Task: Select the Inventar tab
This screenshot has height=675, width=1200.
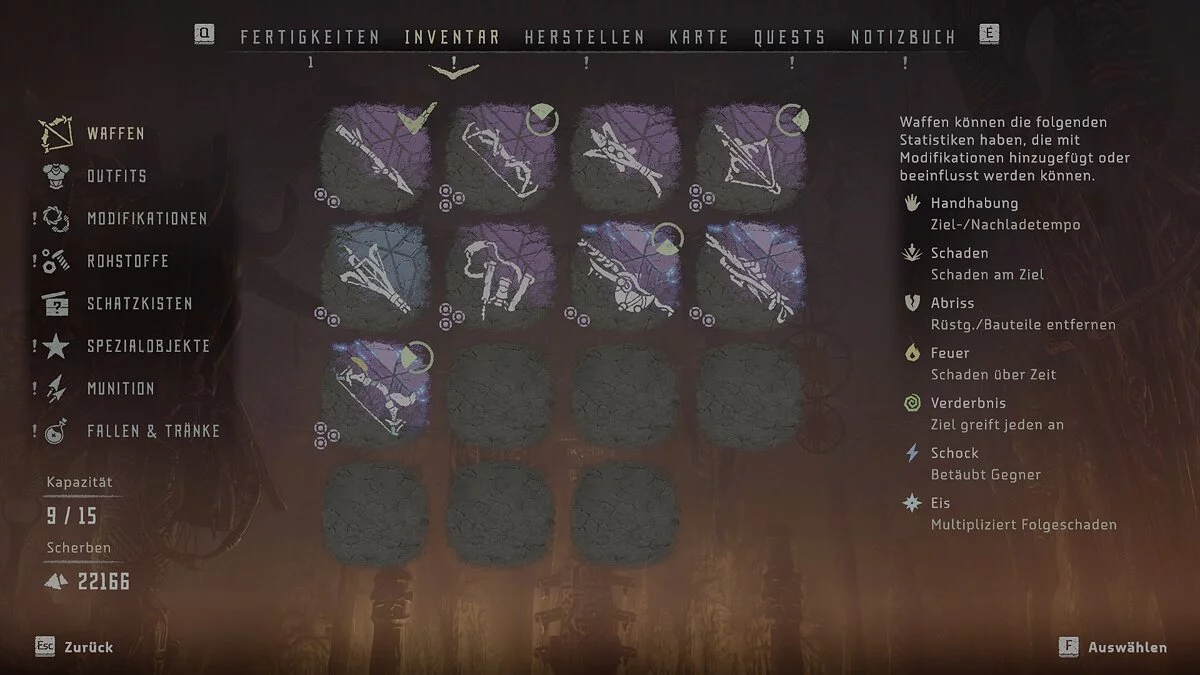Action: pyautogui.click(x=452, y=38)
